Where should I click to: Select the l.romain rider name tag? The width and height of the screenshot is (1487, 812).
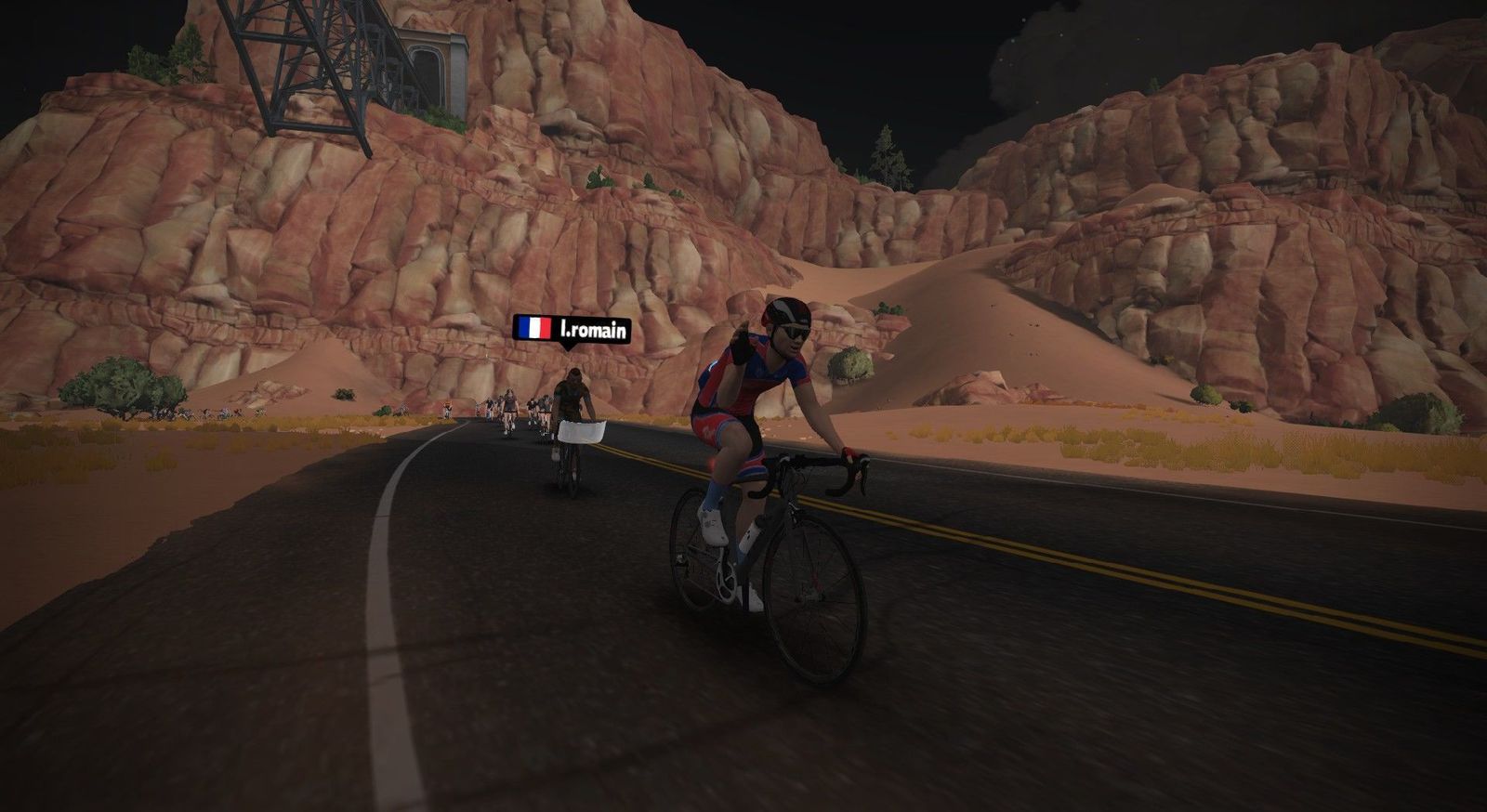[572, 329]
